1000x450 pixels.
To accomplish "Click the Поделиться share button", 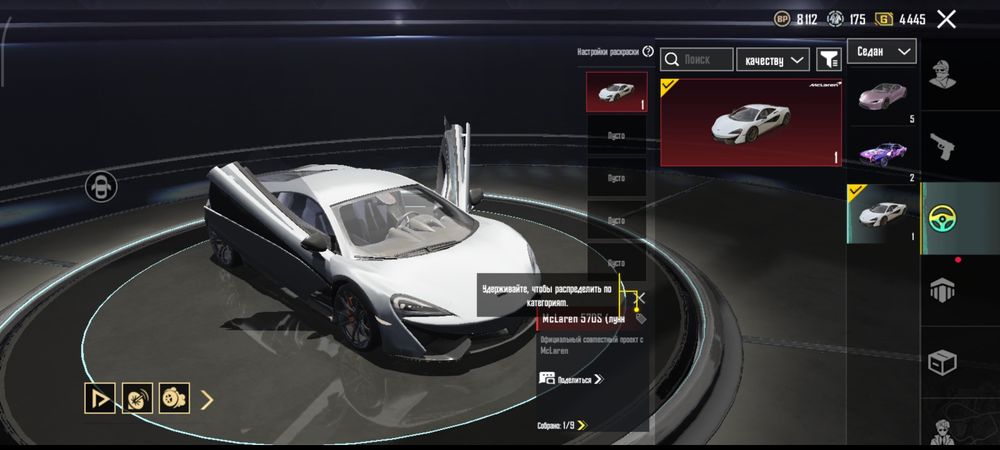I will (571, 379).
